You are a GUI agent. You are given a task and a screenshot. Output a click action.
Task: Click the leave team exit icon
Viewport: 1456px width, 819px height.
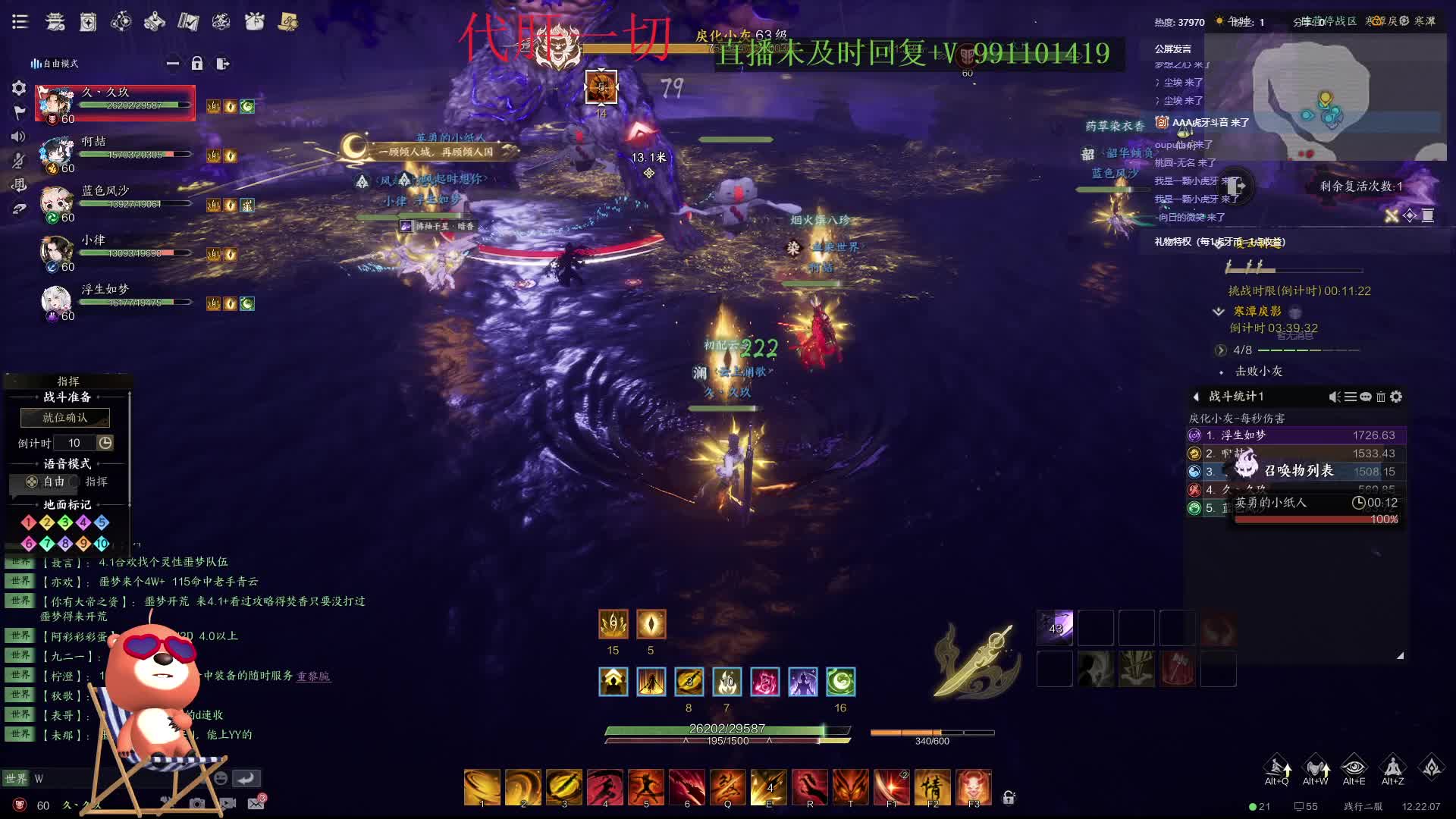click(x=222, y=64)
